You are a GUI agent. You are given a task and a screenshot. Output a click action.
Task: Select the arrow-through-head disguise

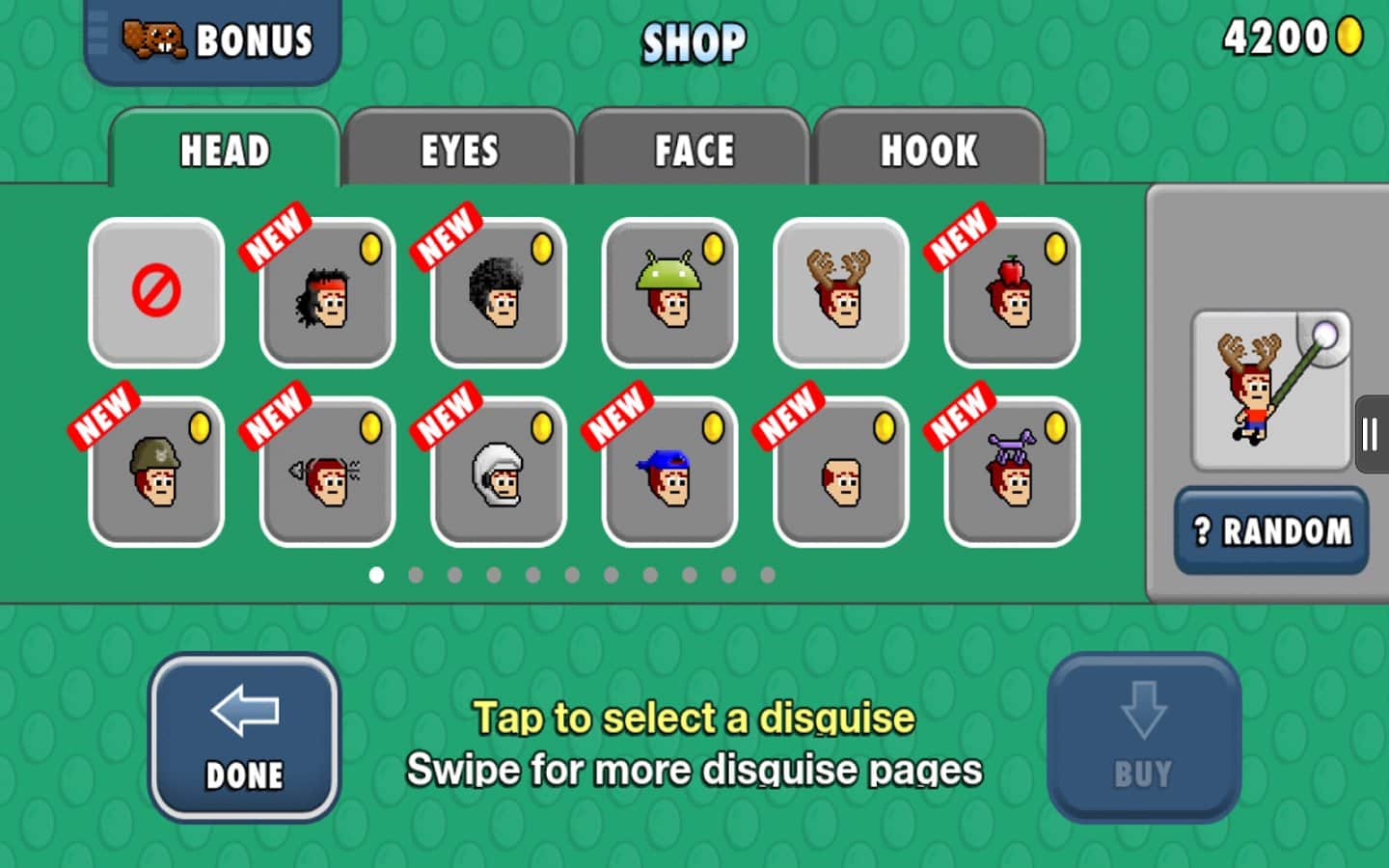tap(327, 472)
